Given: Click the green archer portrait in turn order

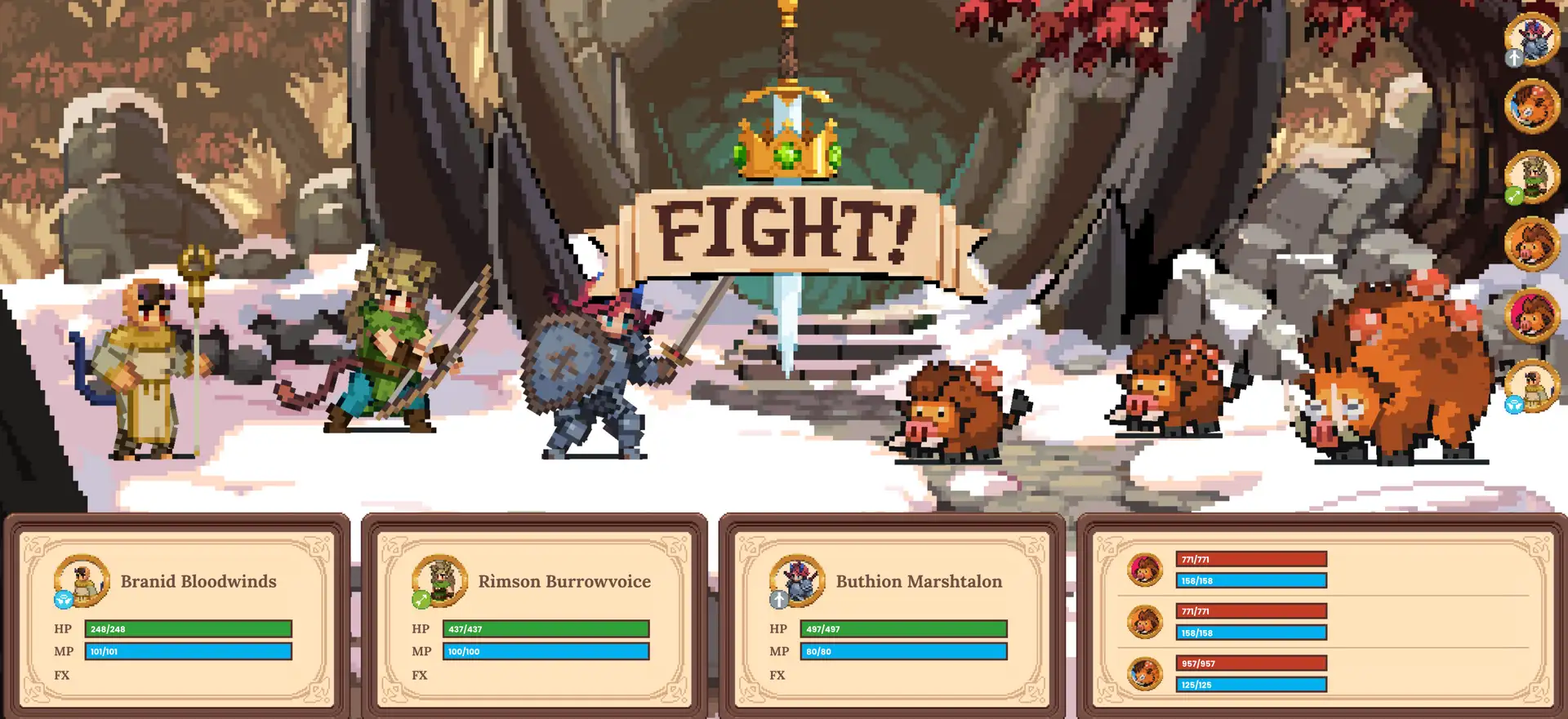Looking at the screenshot, I should click(x=1532, y=176).
